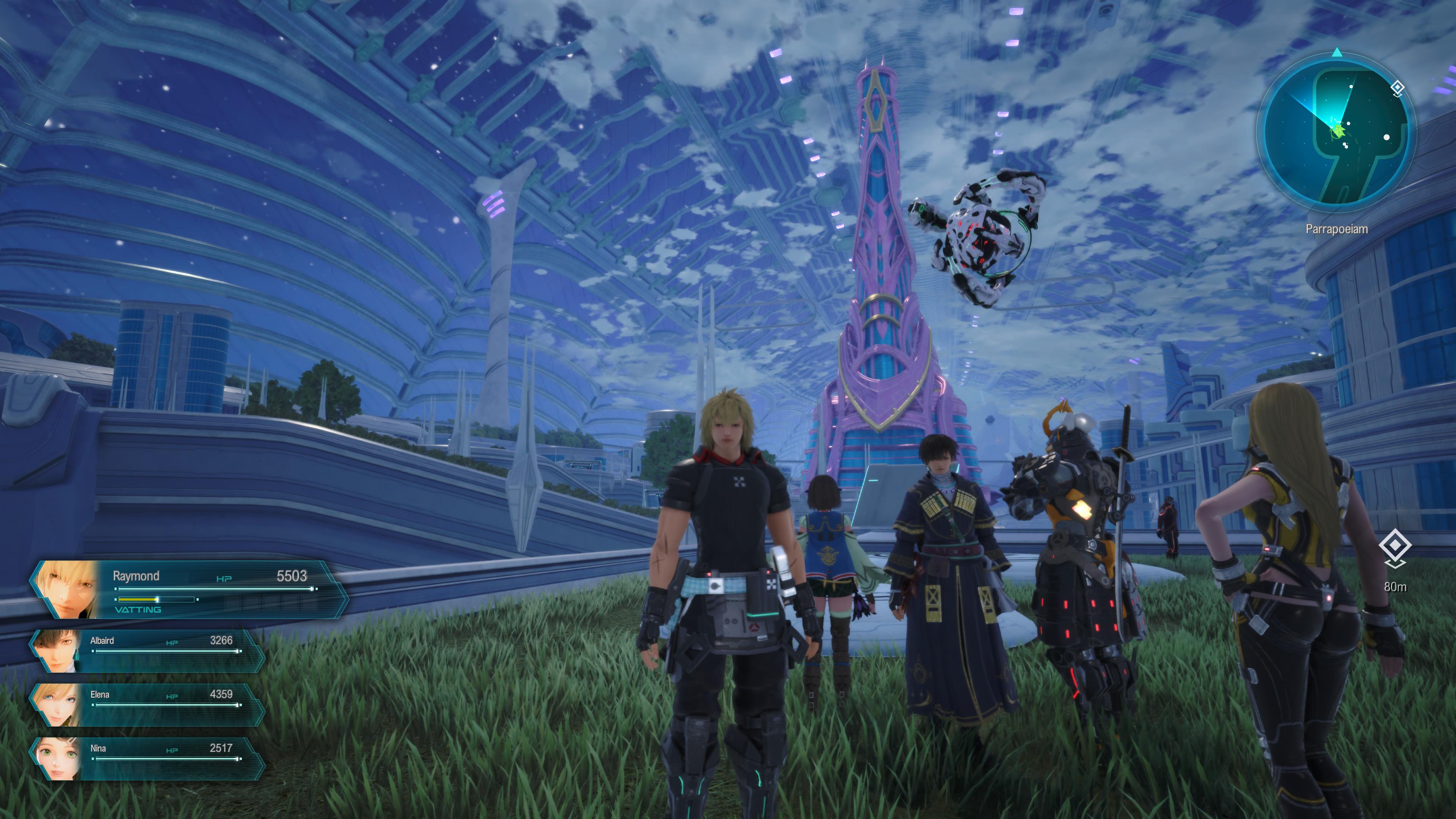Image resolution: width=1456 pixels, height=819 pixels.
Task: Click the diamond objective marker on minimap
Action: pos(1397,88)
